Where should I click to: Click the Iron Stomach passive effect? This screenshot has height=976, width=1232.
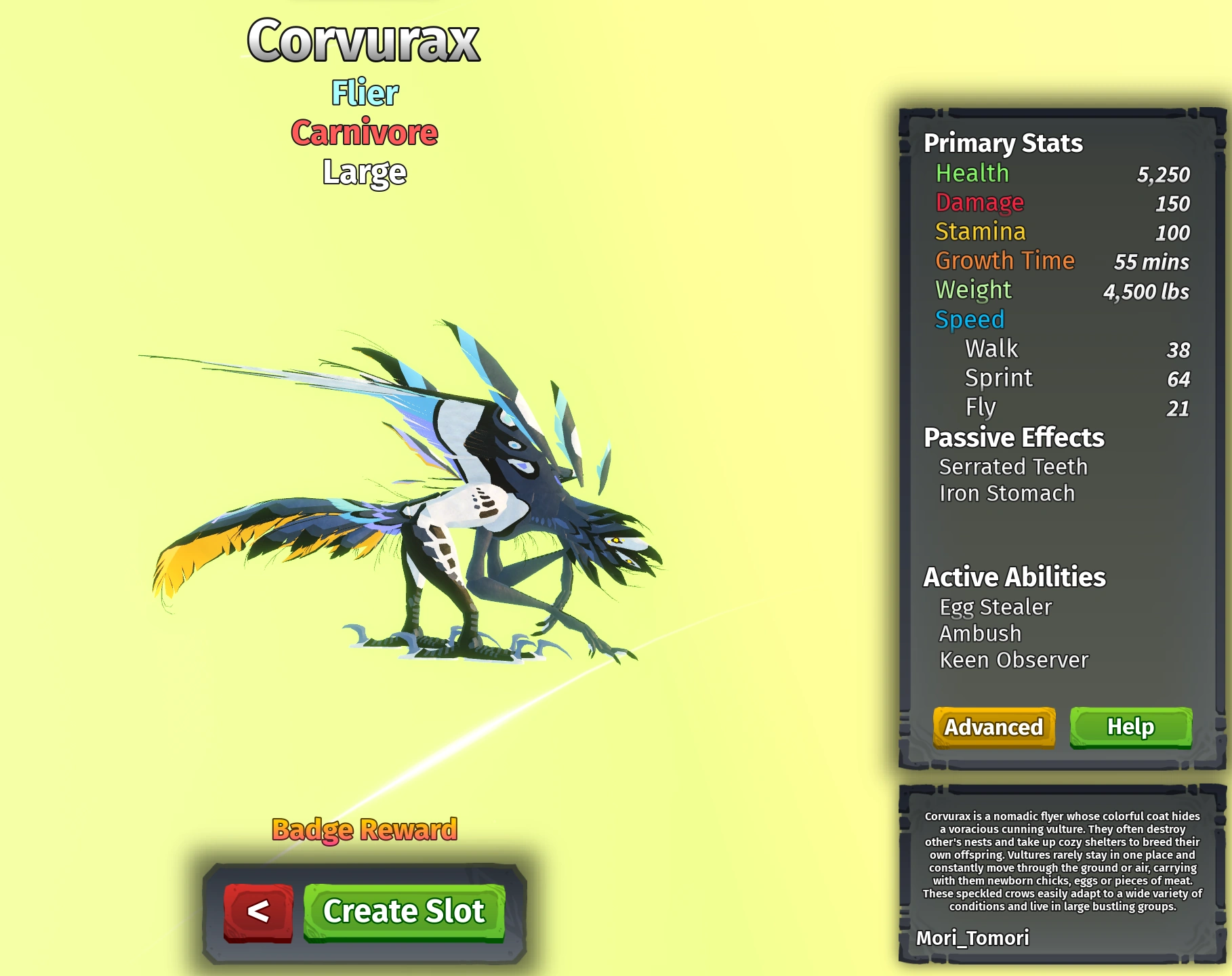tap(1006, 493)
